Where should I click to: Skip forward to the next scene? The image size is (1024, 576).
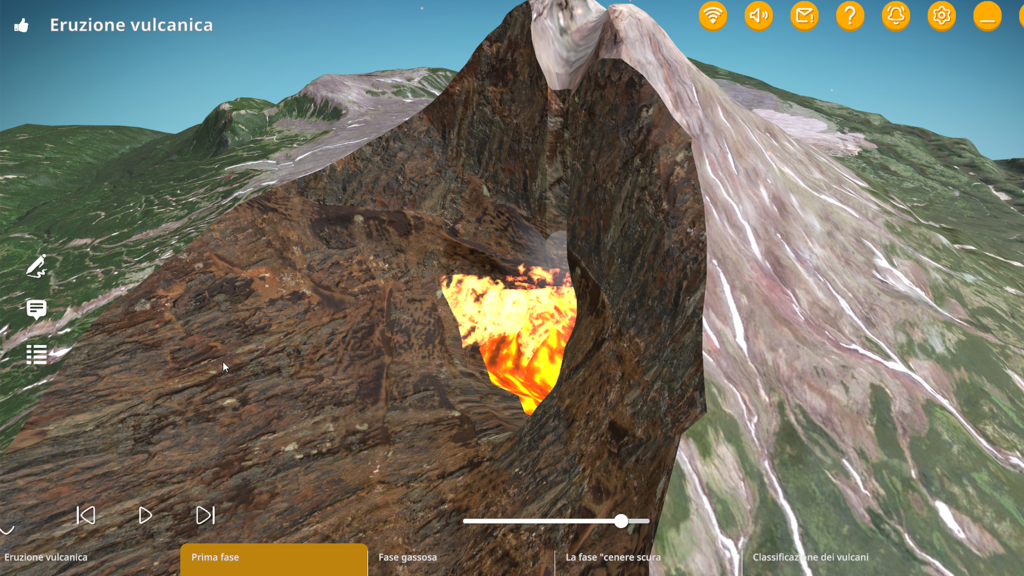[205, 515]
